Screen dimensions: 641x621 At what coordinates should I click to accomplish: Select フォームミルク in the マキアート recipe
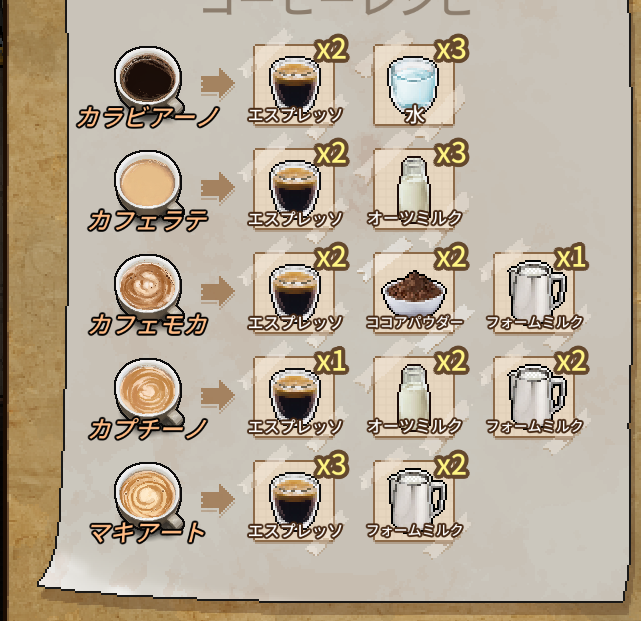[413, 499]
